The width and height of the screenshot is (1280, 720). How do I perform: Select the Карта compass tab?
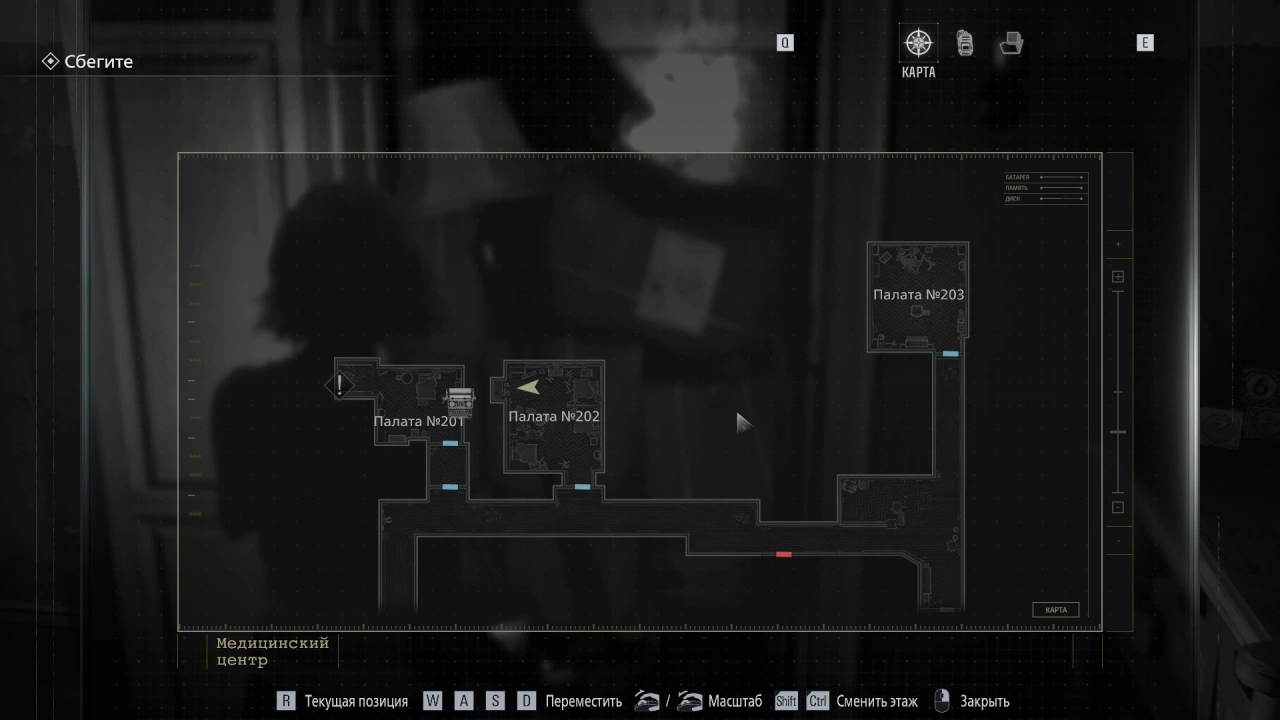coord(918,44)
